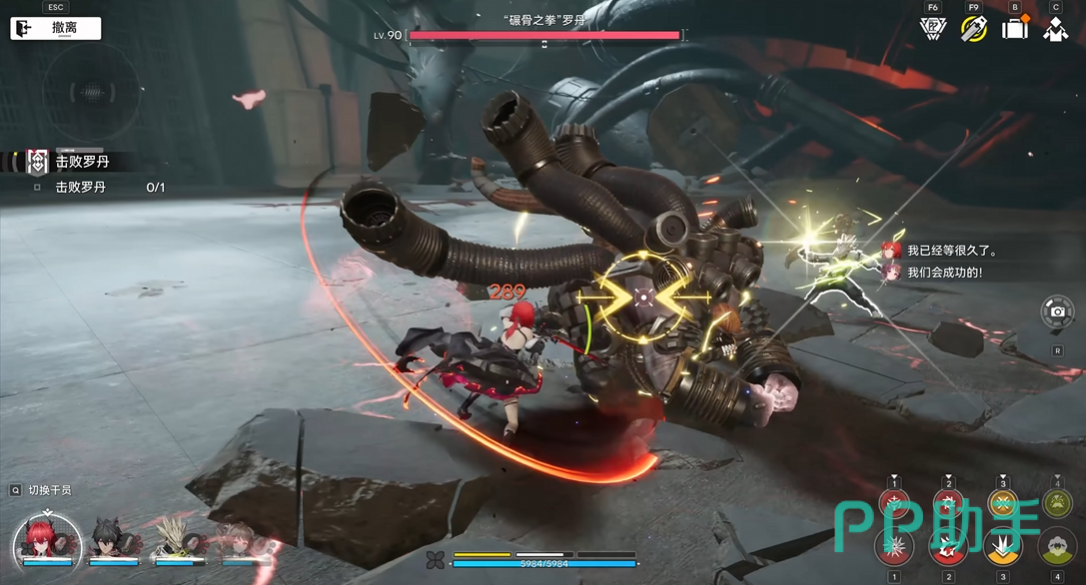The image size is (1086, 585).
Task: Activate the large green smoke cloud skill
Action: (1057, 547)
